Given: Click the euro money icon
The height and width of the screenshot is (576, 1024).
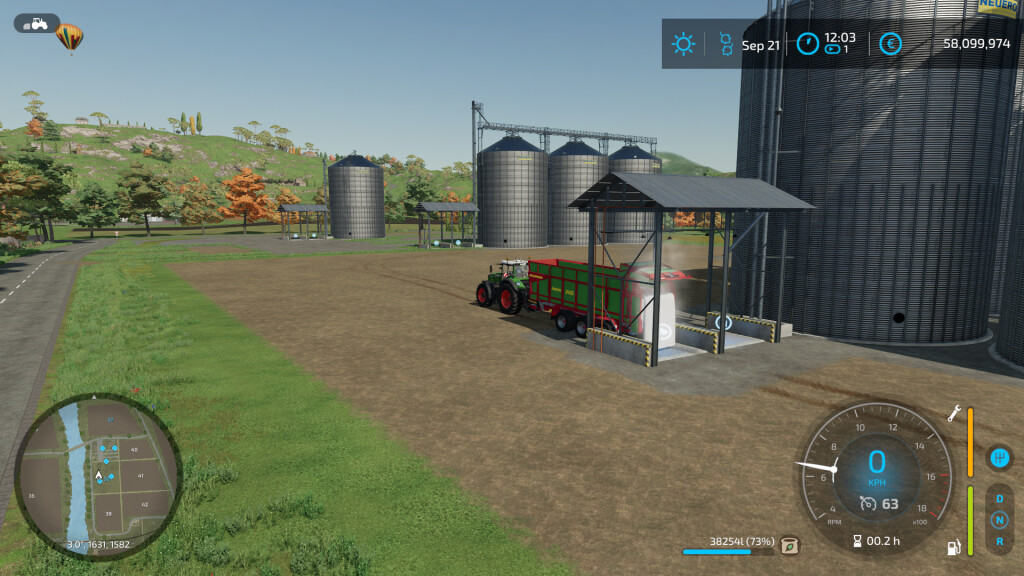Looking at the screenshot, I should tap(890, 44).
